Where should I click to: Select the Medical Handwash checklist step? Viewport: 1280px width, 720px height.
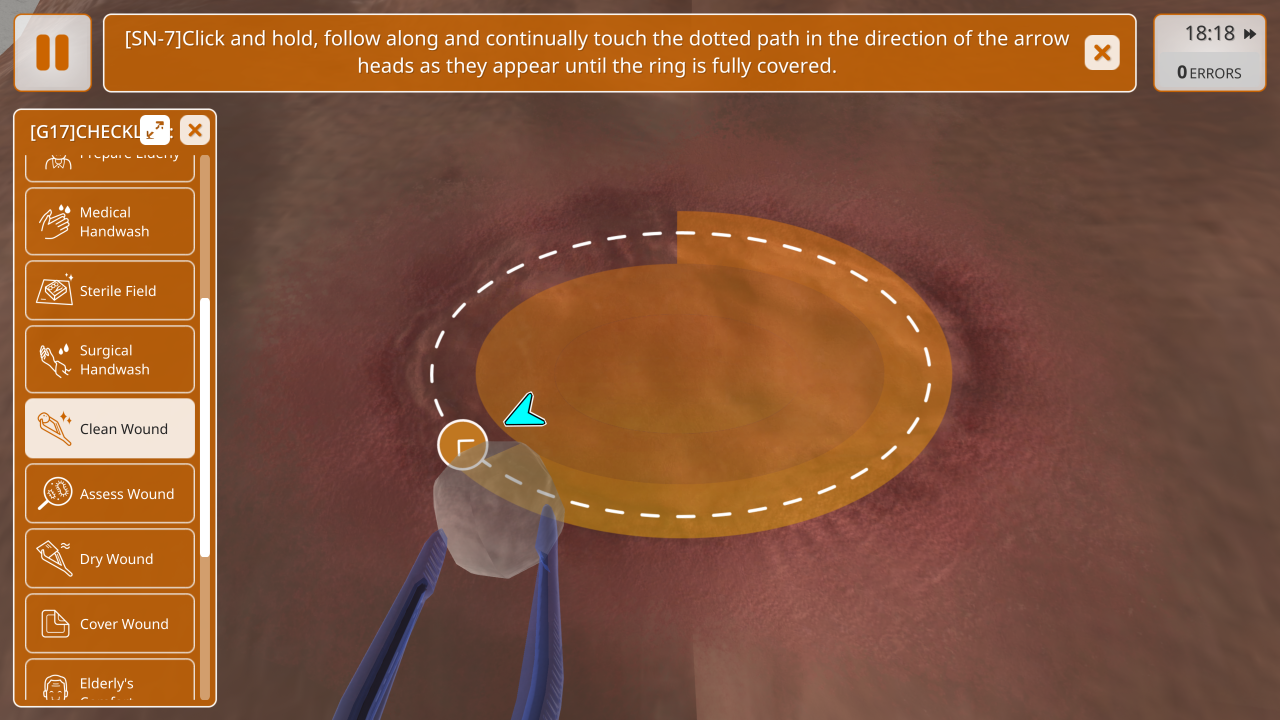point(110,222)
